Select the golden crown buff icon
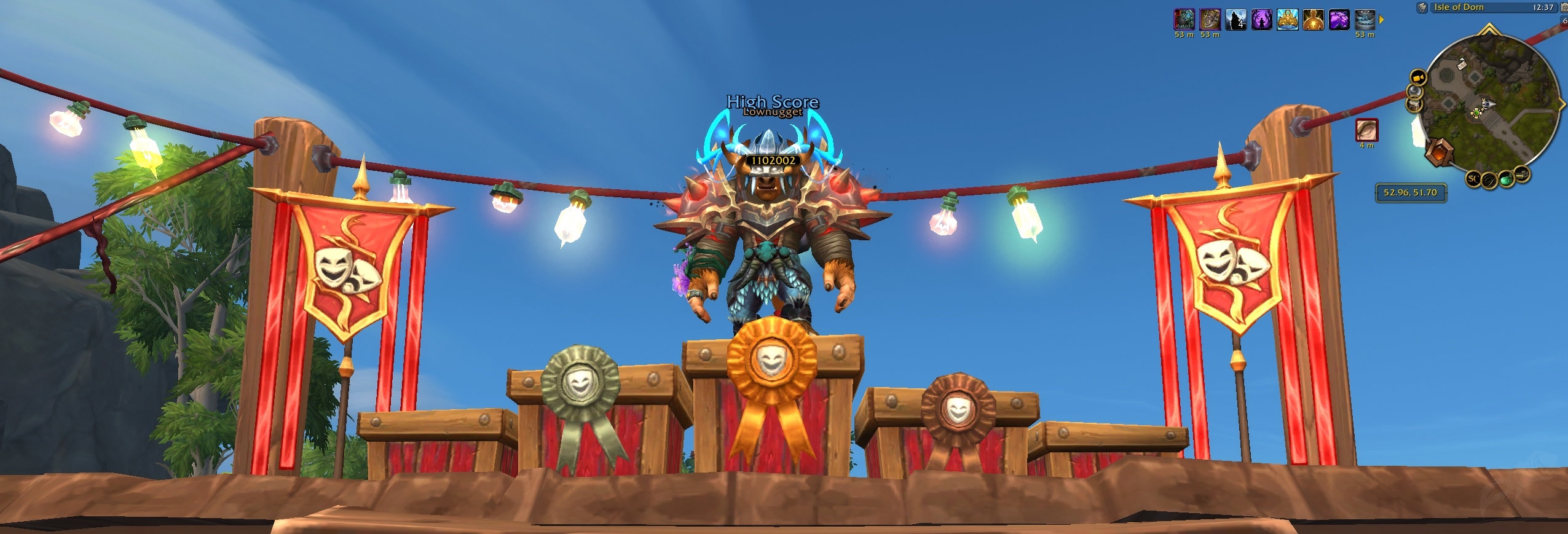The image size is (1568, 534). [1288, 20]
